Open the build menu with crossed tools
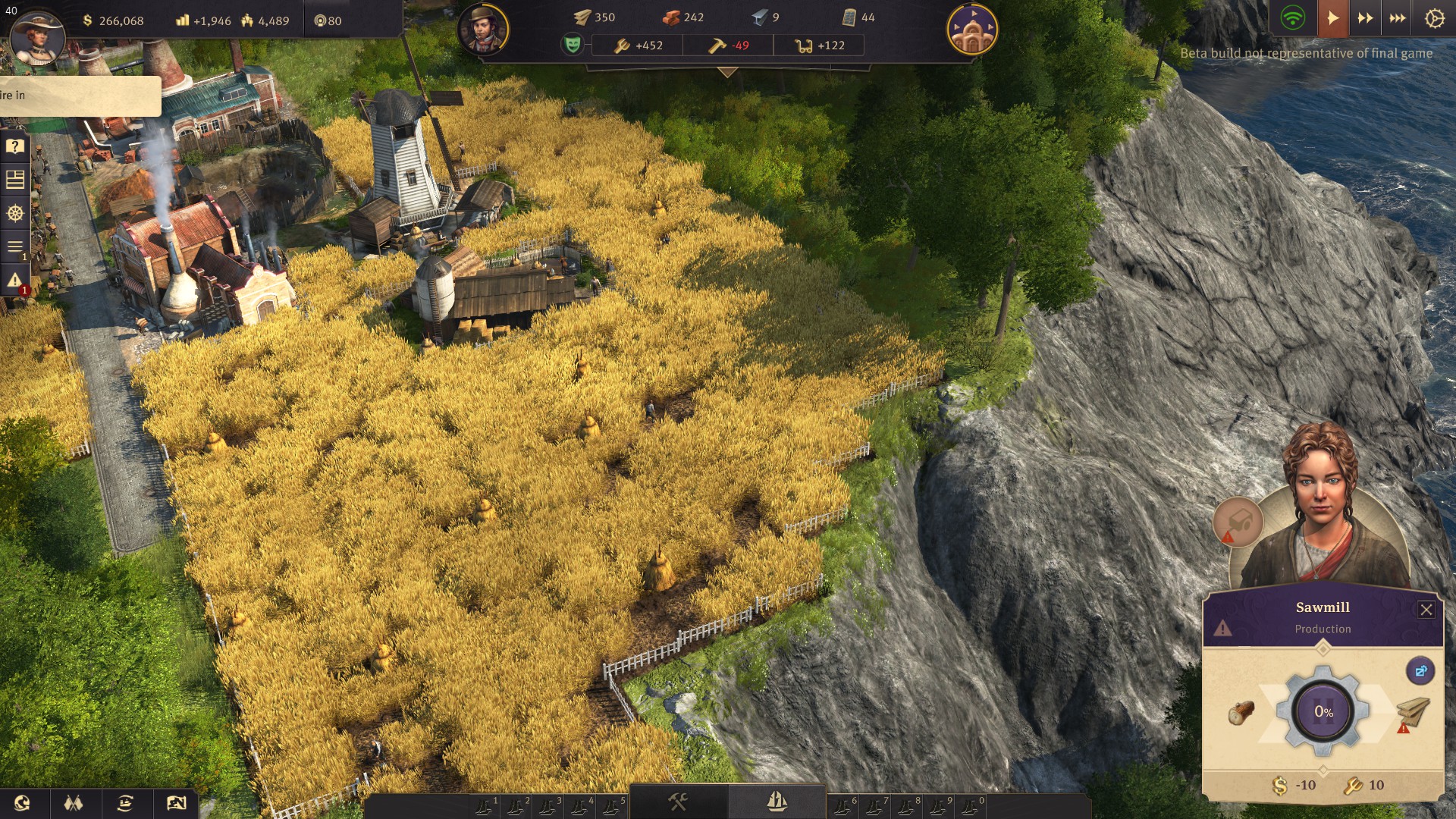The height and width of the screenshot is (819, 1456). 678,802
